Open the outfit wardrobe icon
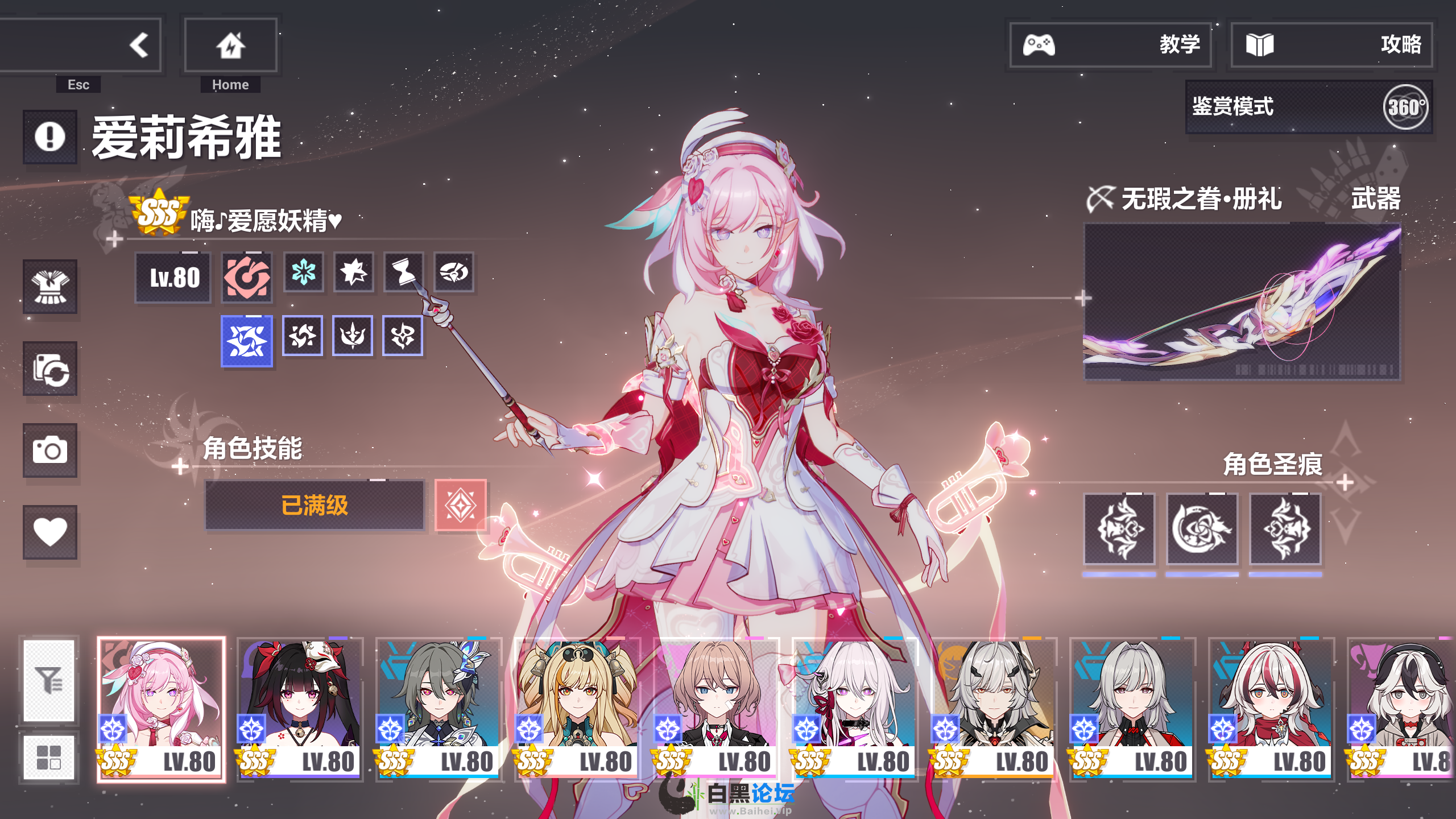Image resolution: width=1456 pixels, height=819 pixels. click(x=50, y=287)
